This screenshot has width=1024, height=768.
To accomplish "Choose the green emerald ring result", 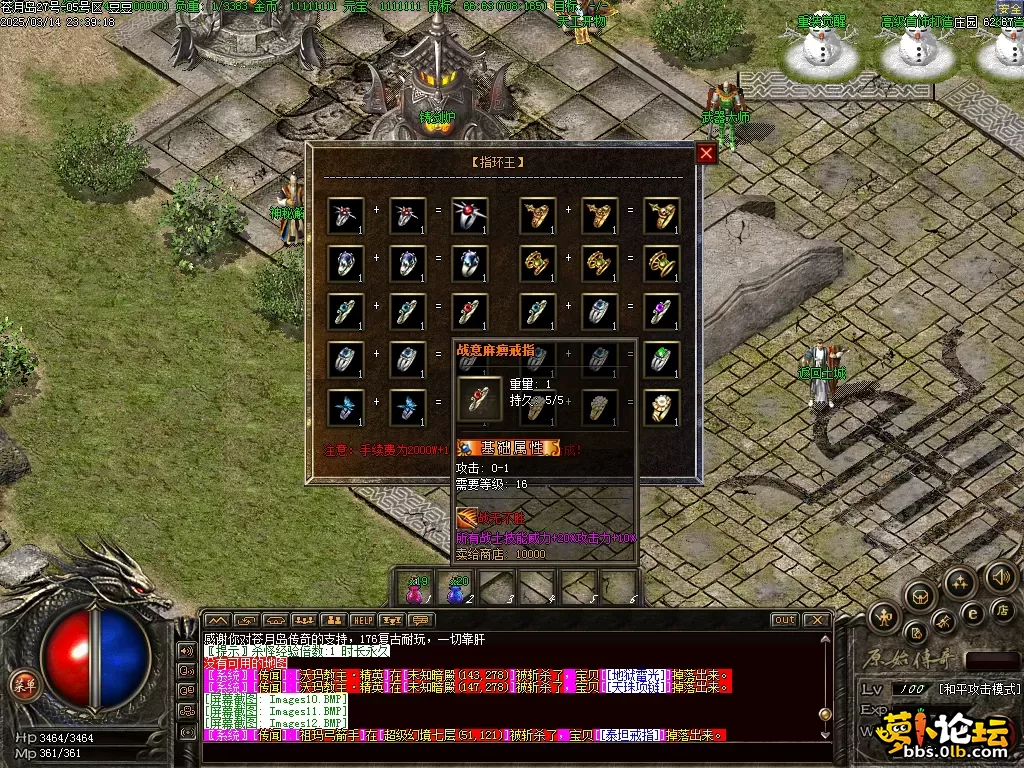I will [661, 359].
